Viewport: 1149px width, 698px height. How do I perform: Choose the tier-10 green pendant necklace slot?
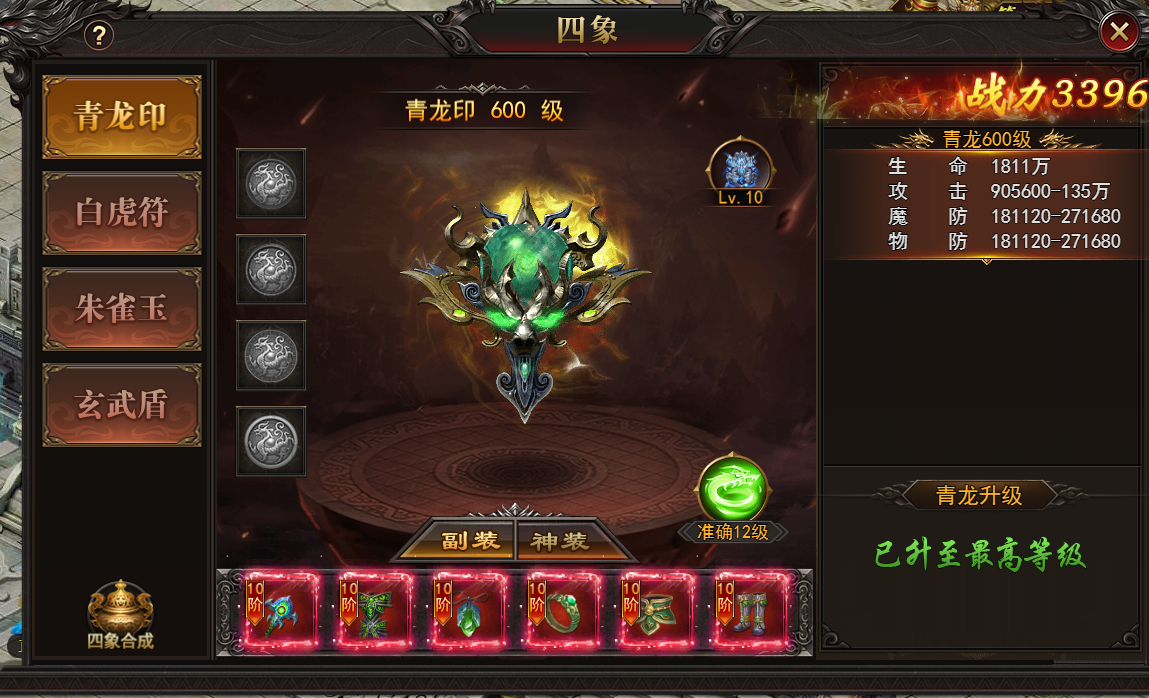pyautogui.click(x=467, y=609)
